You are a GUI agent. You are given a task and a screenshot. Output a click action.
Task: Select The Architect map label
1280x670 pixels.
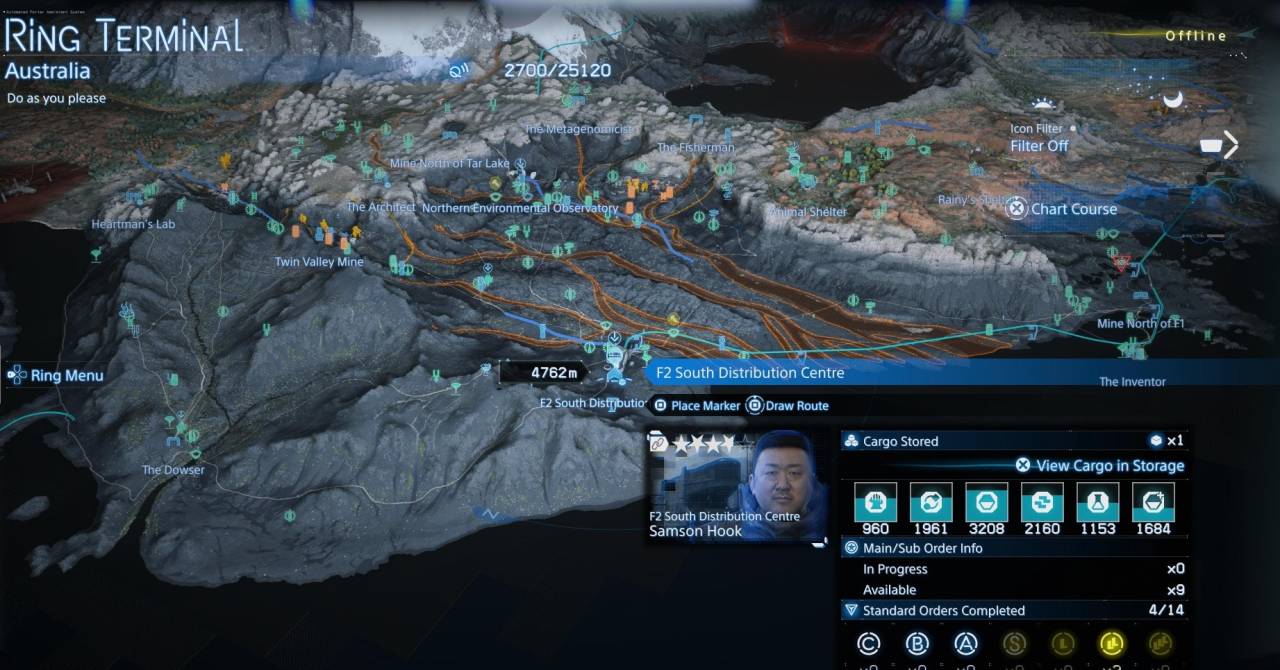pos(381,207)
